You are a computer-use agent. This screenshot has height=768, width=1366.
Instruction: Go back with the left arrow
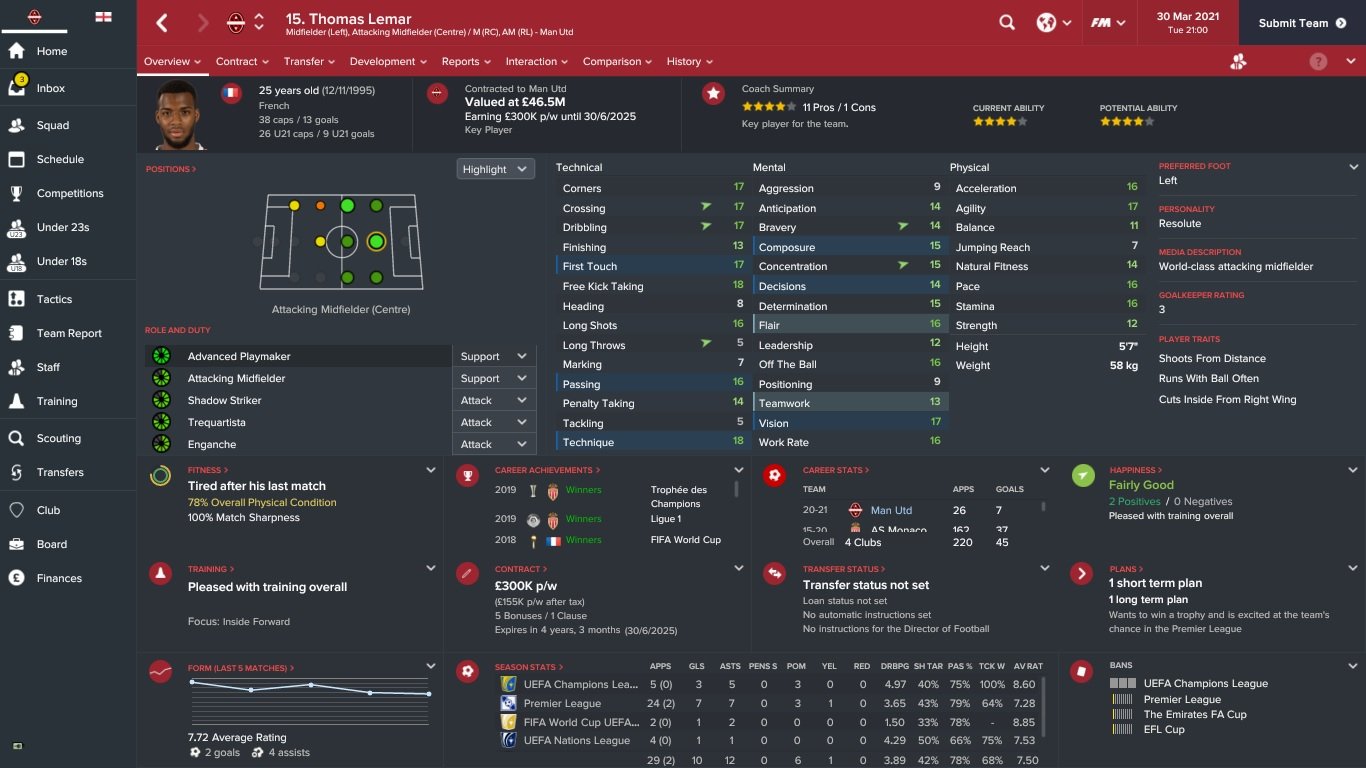pyautogui.click(x=163, y=23)
